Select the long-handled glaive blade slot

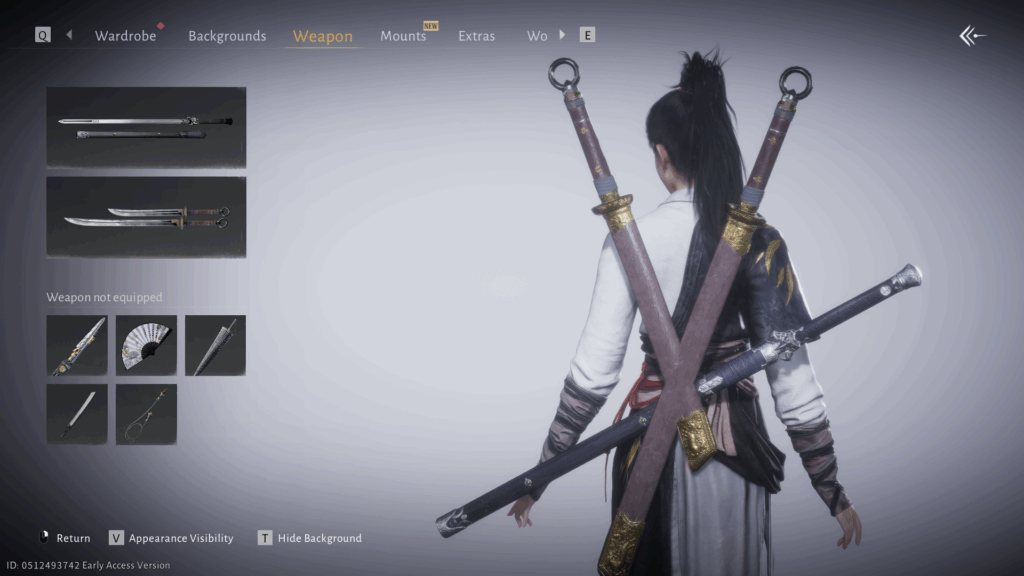coord(76,414)
